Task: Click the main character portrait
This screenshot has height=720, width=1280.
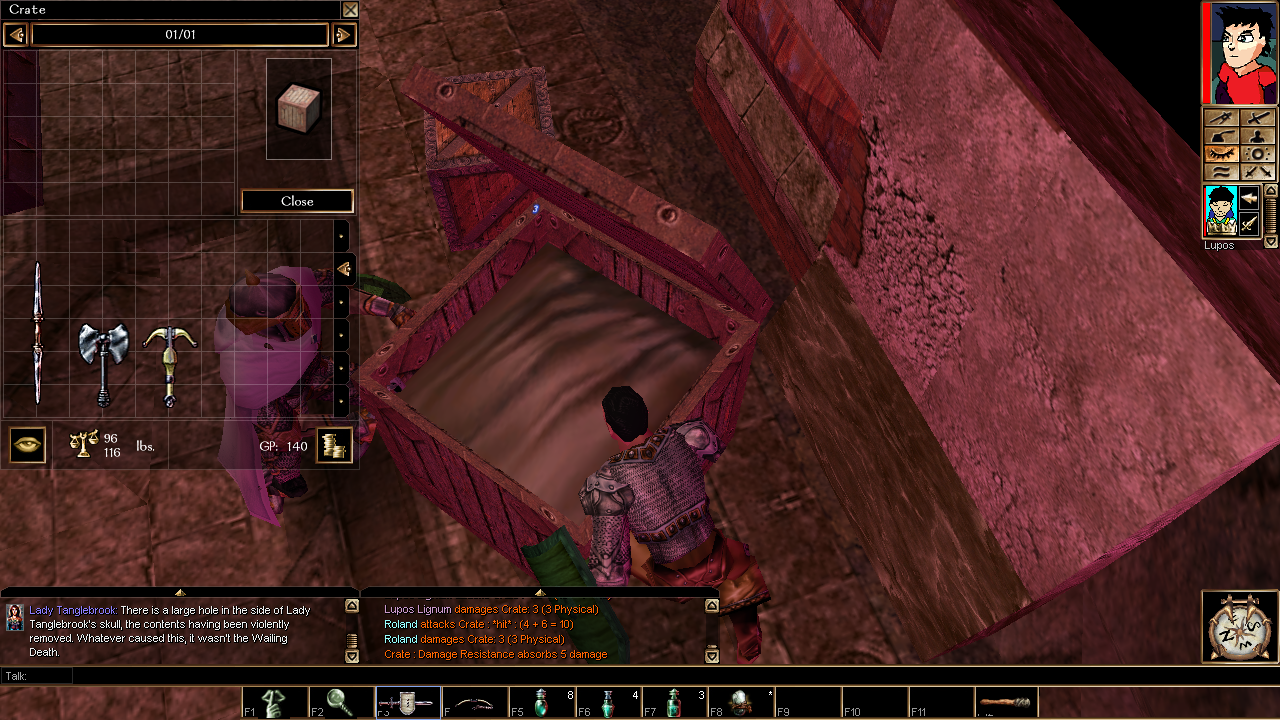Action: [1240, 53]
